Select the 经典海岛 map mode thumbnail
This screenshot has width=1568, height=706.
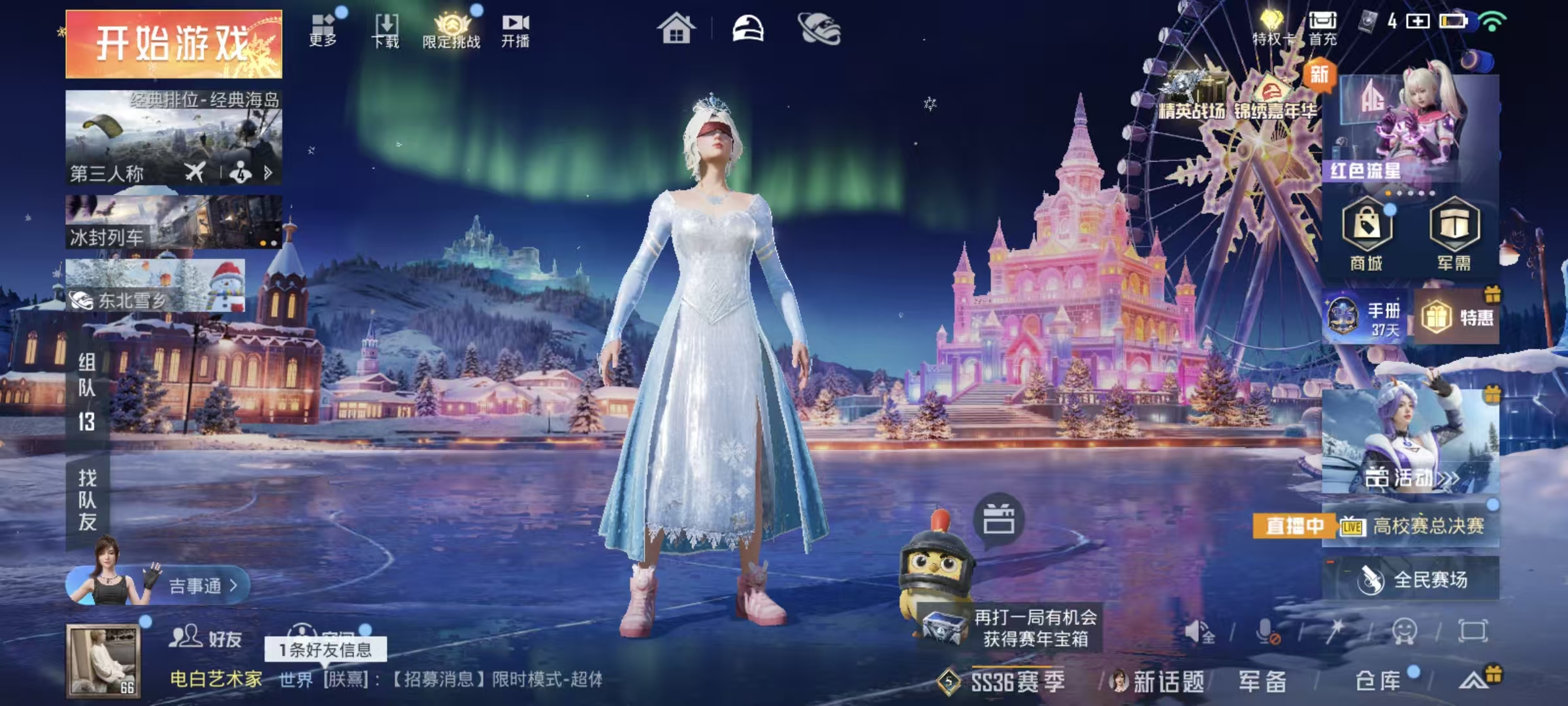tap(174, 137)
